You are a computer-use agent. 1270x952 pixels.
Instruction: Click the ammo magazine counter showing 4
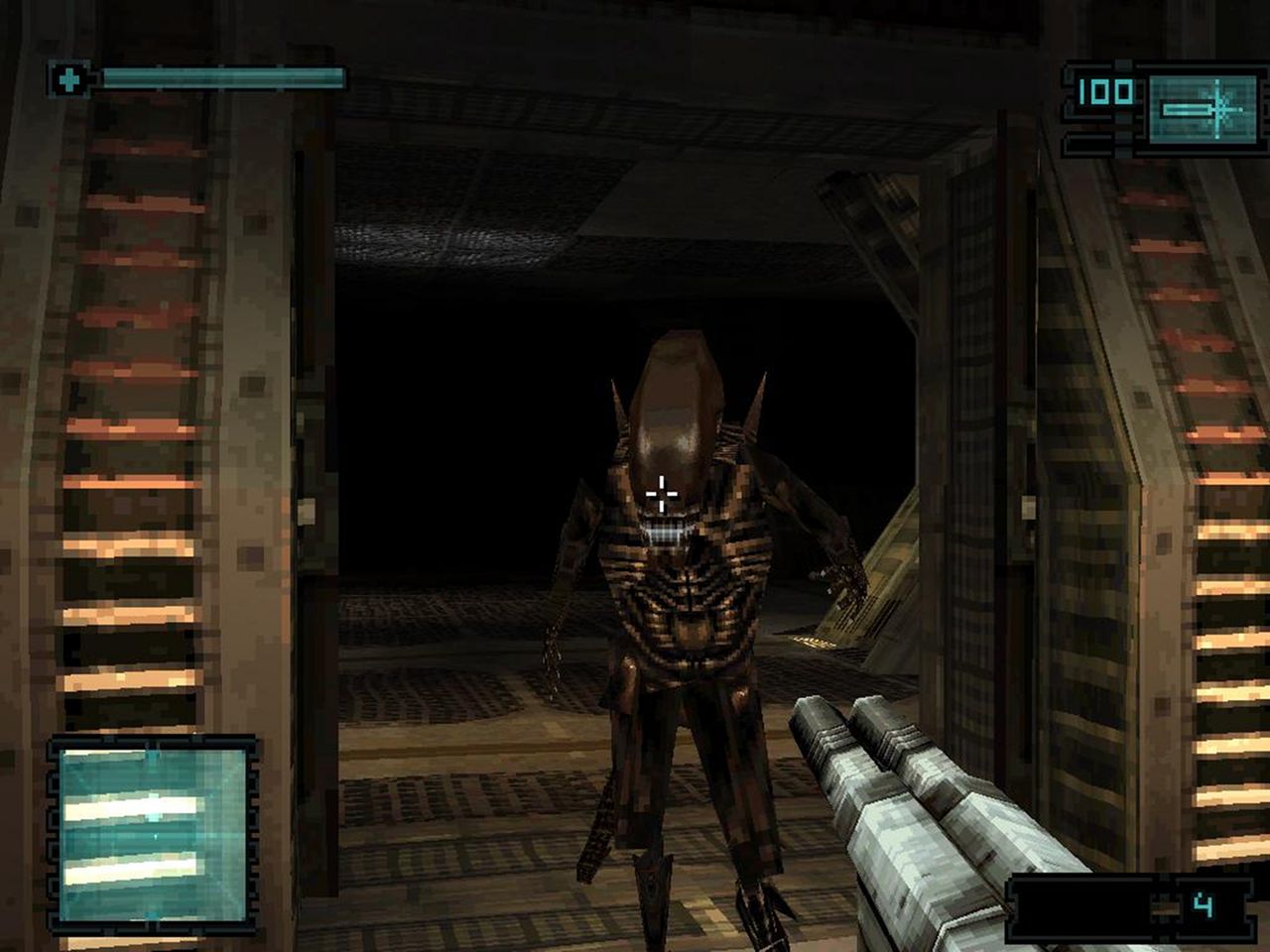[1202, 905]
